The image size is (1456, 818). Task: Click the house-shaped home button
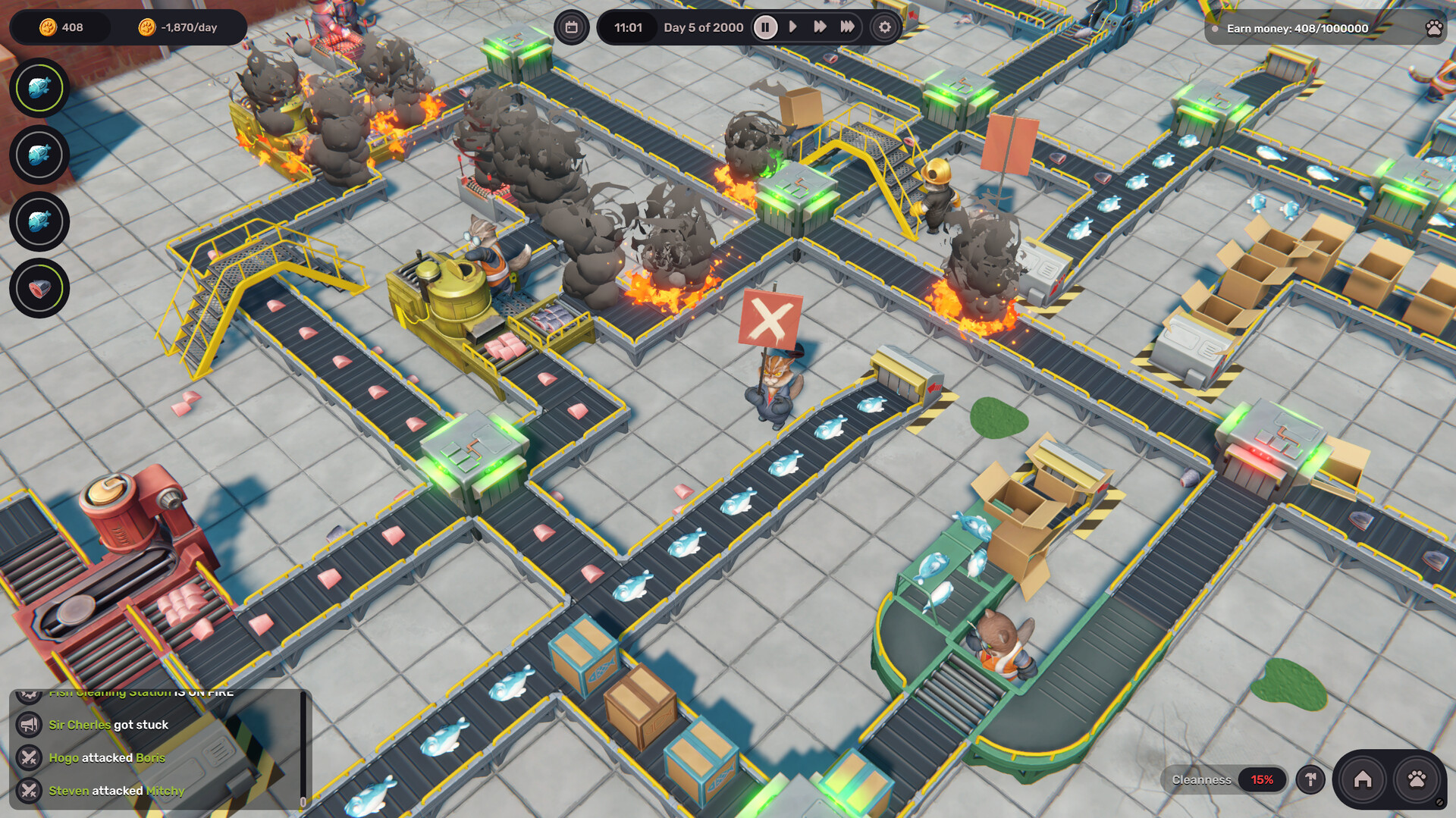[1363, 779]
